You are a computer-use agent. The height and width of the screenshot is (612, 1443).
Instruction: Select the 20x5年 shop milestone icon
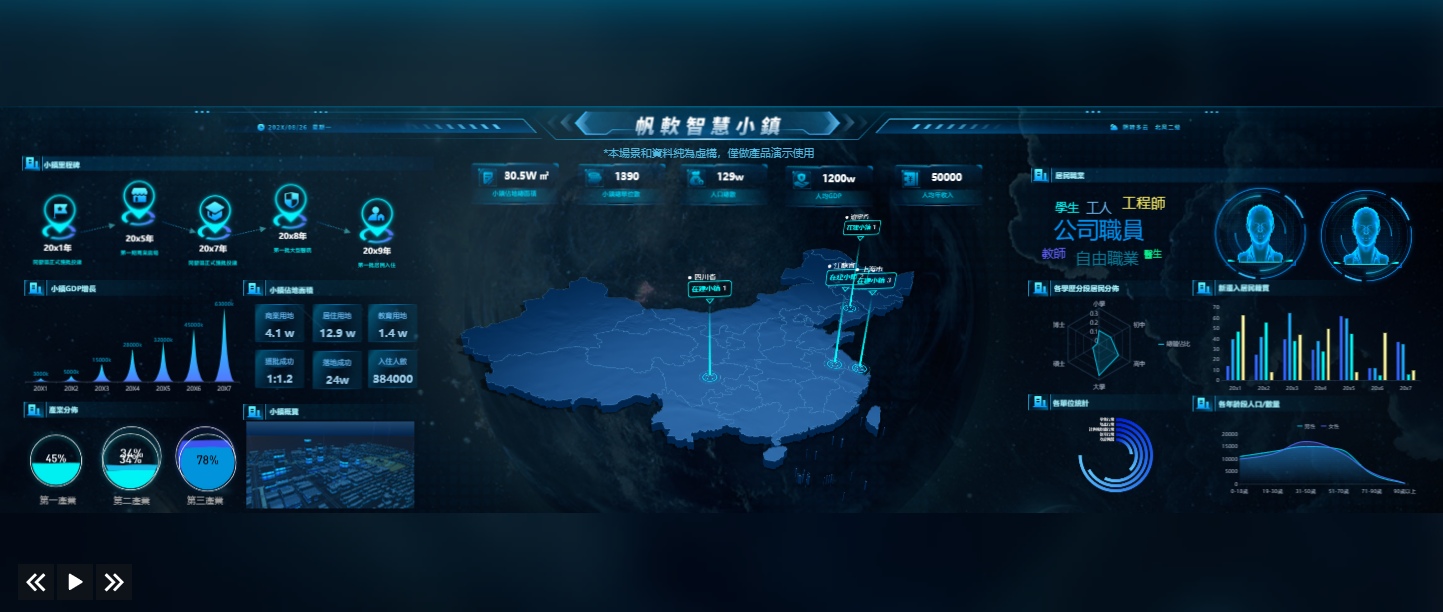pos(139,200)
